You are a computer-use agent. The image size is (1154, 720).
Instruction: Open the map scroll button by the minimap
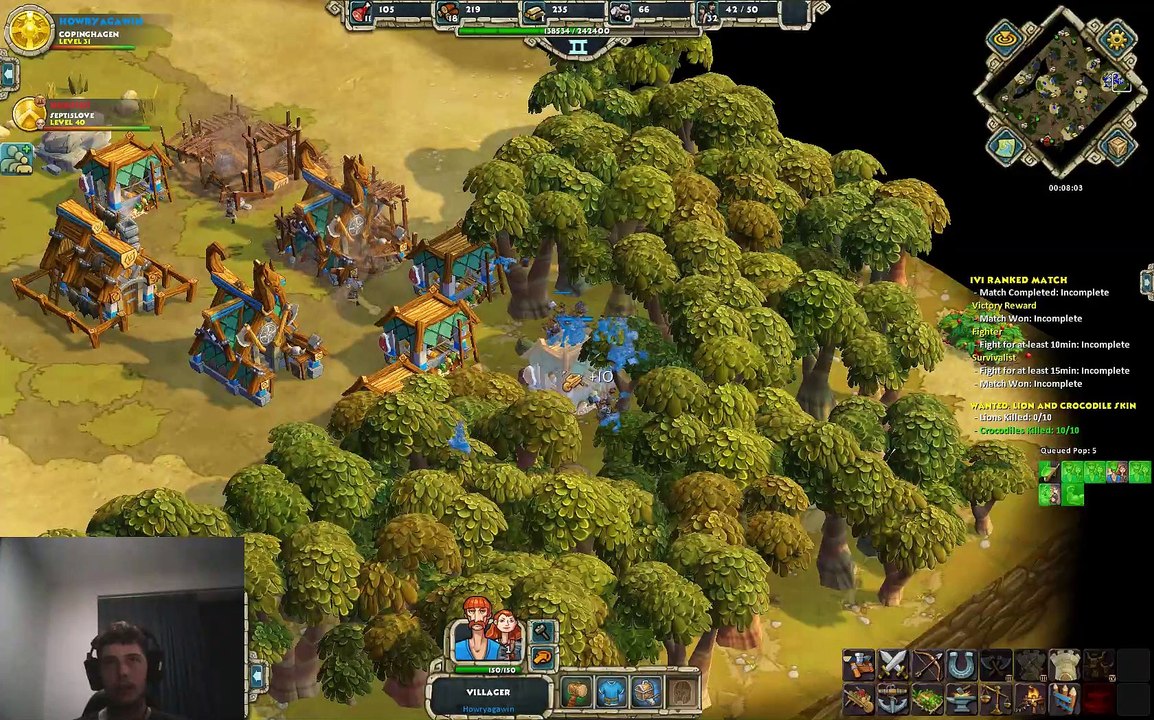pos(1005,148)
